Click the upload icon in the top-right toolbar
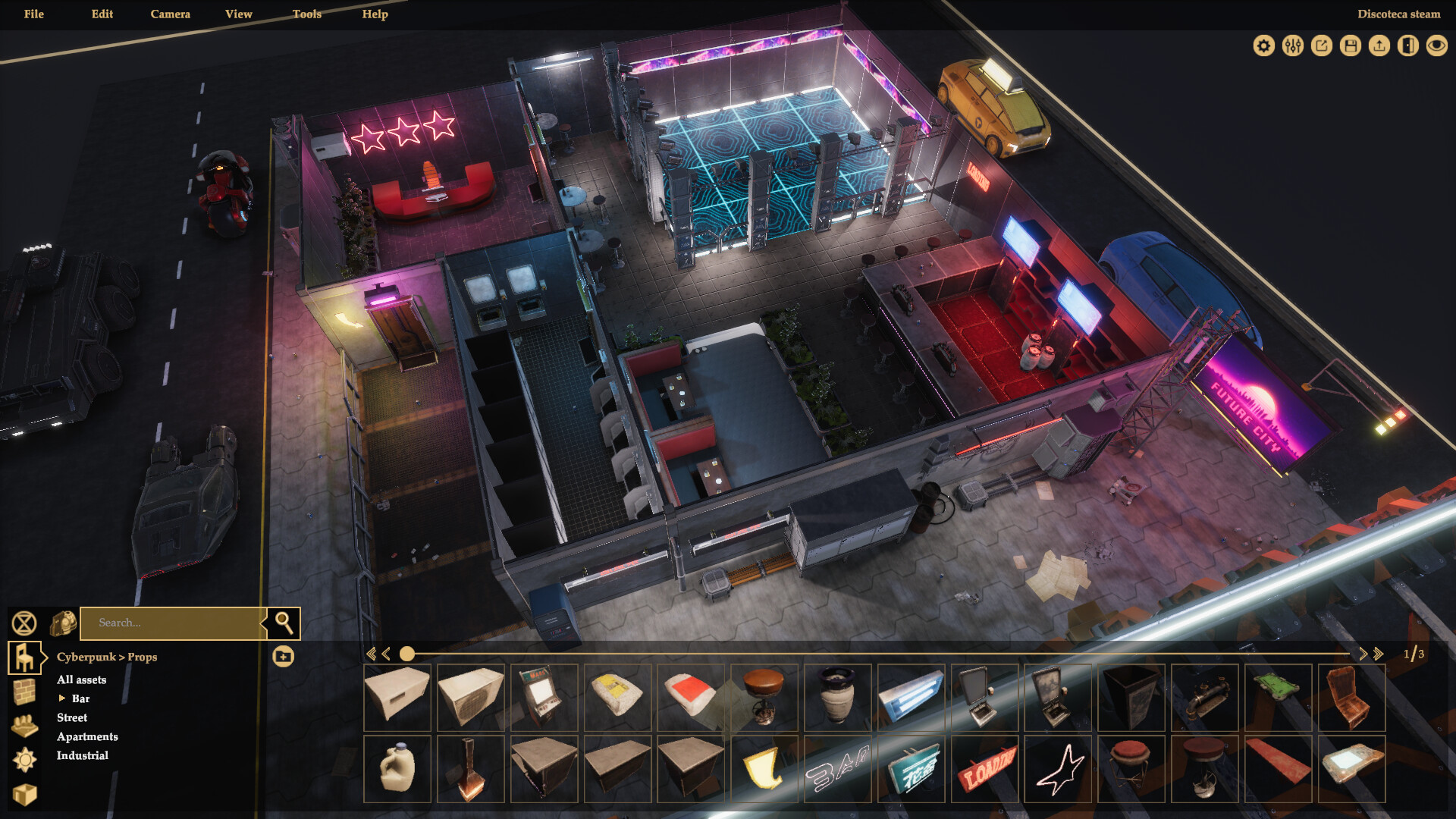This screenshot has width=1456, height=819. point(1379,45)
